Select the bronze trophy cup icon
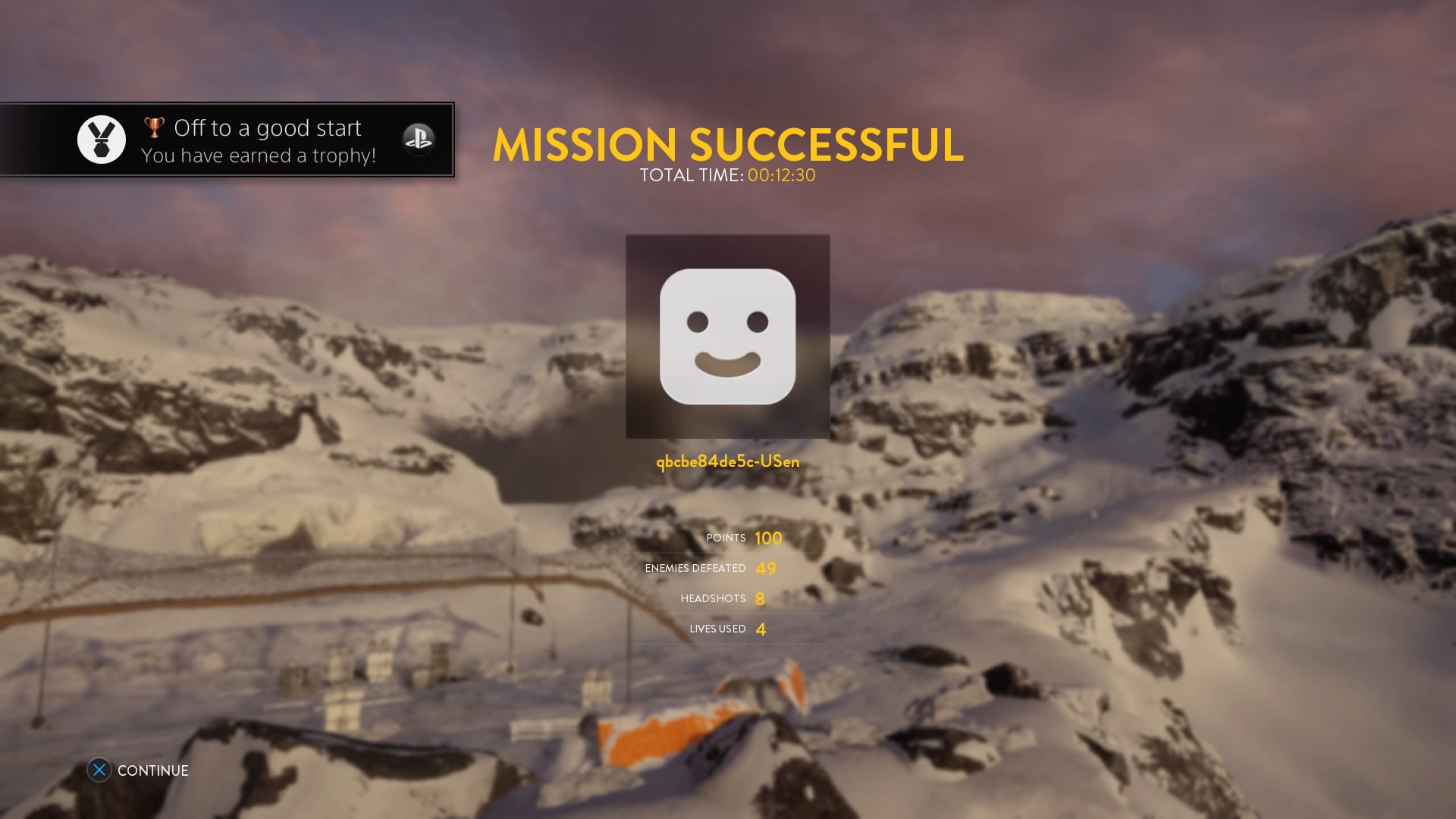The height and width of the screenshot is (819, 1456). (x=154, y=127)
